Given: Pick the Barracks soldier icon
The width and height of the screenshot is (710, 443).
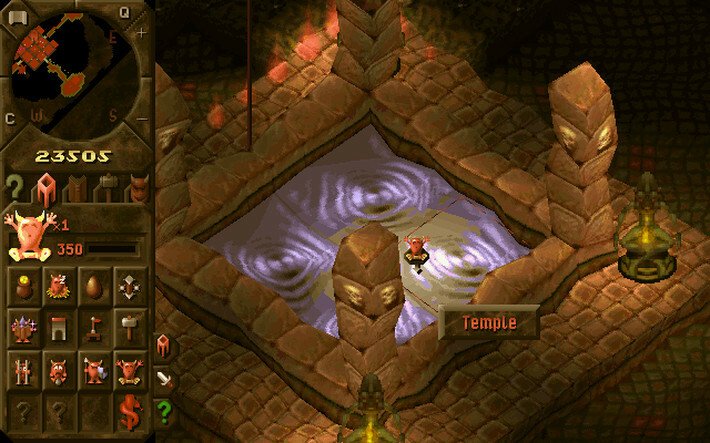Looking at the screenshot, I should (92, 370).
